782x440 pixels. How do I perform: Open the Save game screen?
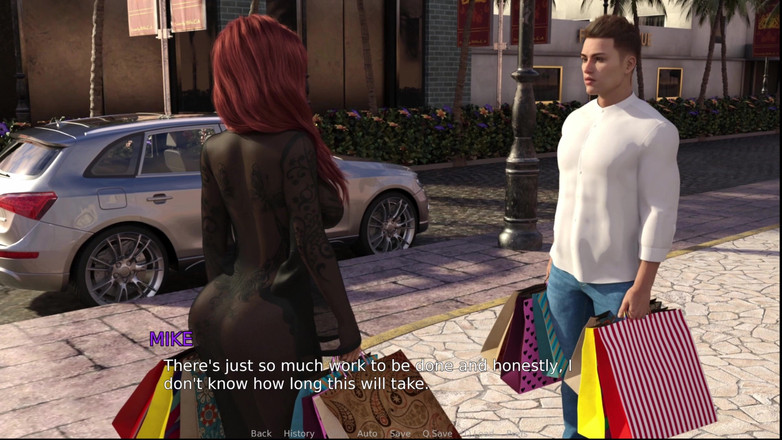pyautogui.click(x=400, y=433)
